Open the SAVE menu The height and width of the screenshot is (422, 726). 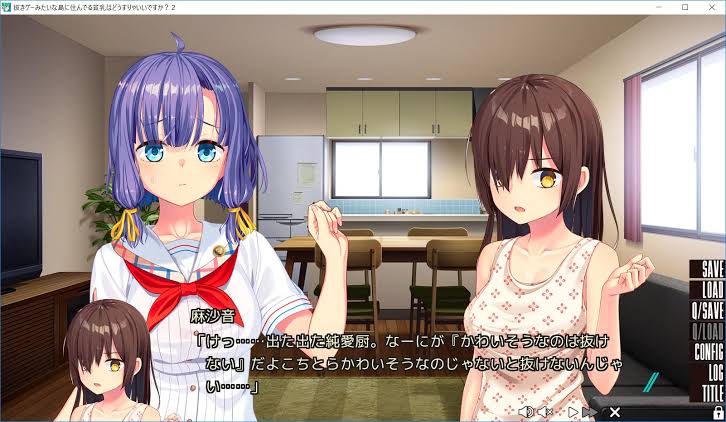click(711, 270)
